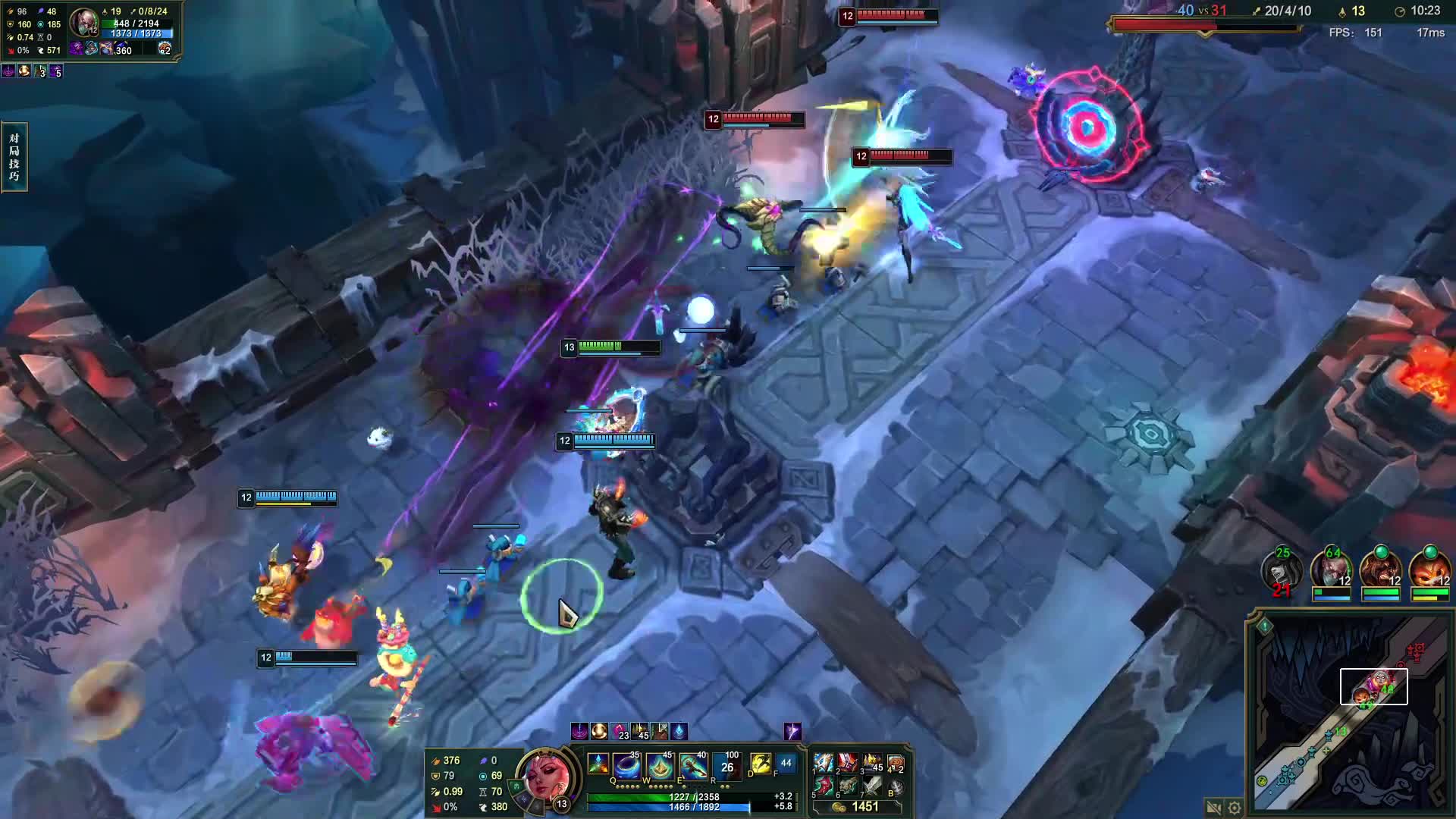1456x819 pixels.
Task: Activate the Q ability icon
Action: [x=626, y=767]
